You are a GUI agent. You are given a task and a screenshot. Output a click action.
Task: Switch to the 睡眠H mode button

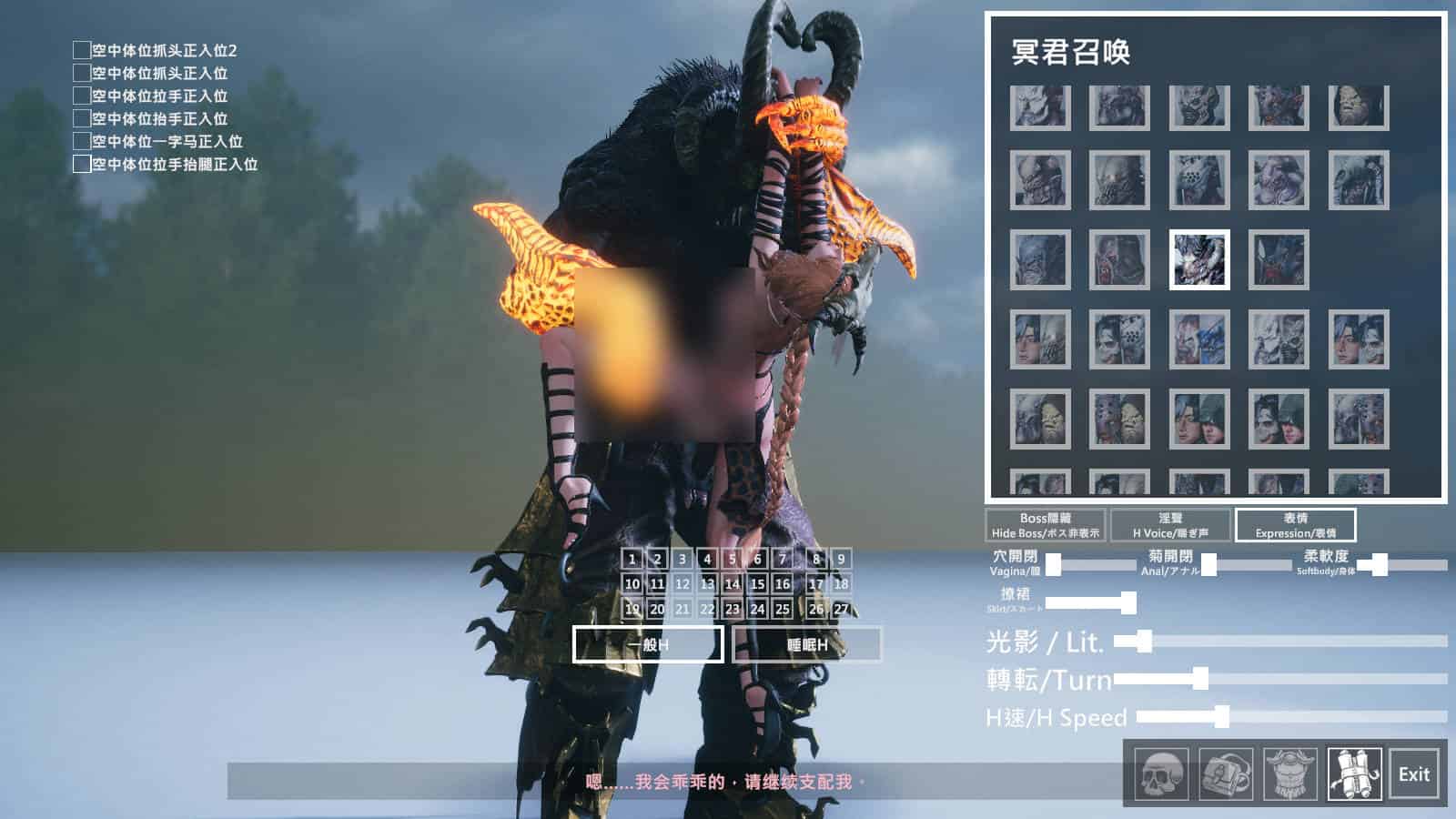(x=807, y=644)
